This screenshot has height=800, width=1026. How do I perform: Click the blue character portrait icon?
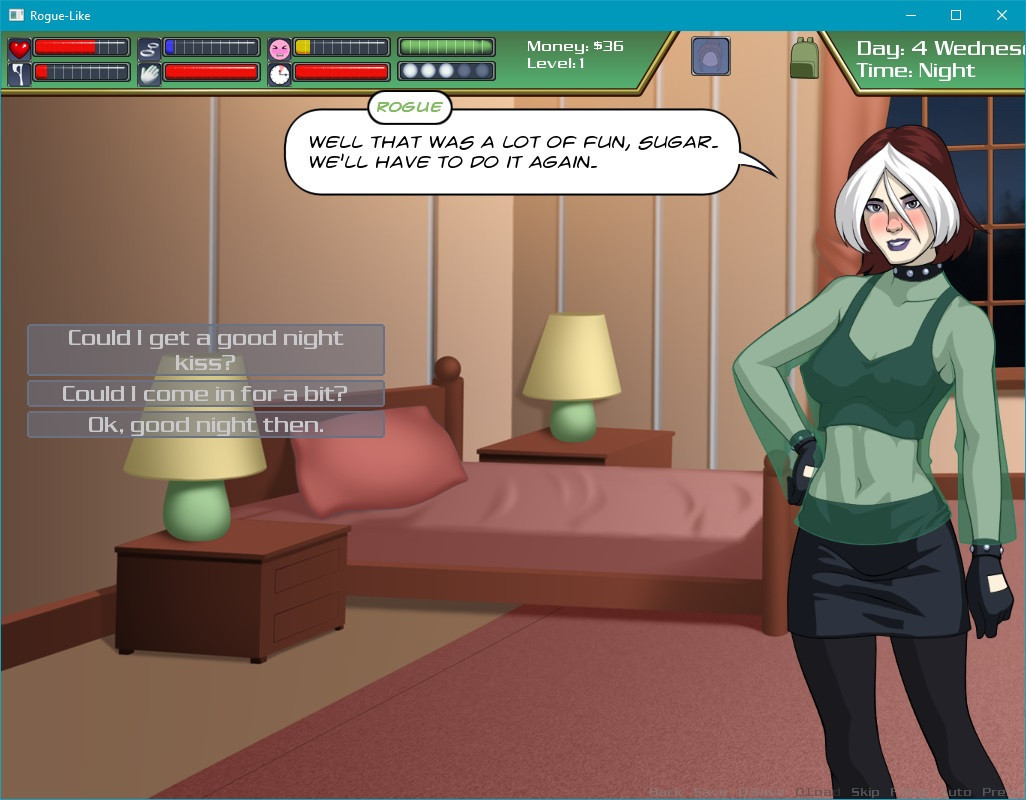[710, 57]
